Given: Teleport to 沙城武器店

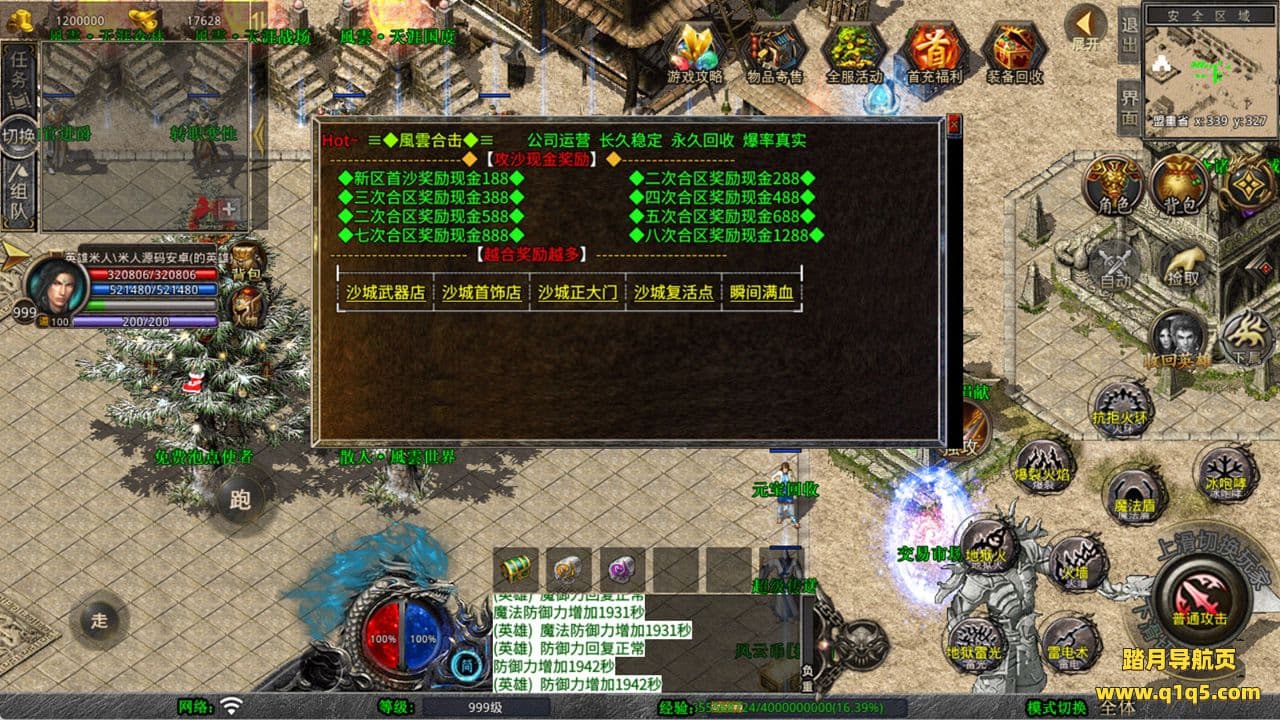Looking at the screenshot, I should pyautogui.click(x=385, y=293).
